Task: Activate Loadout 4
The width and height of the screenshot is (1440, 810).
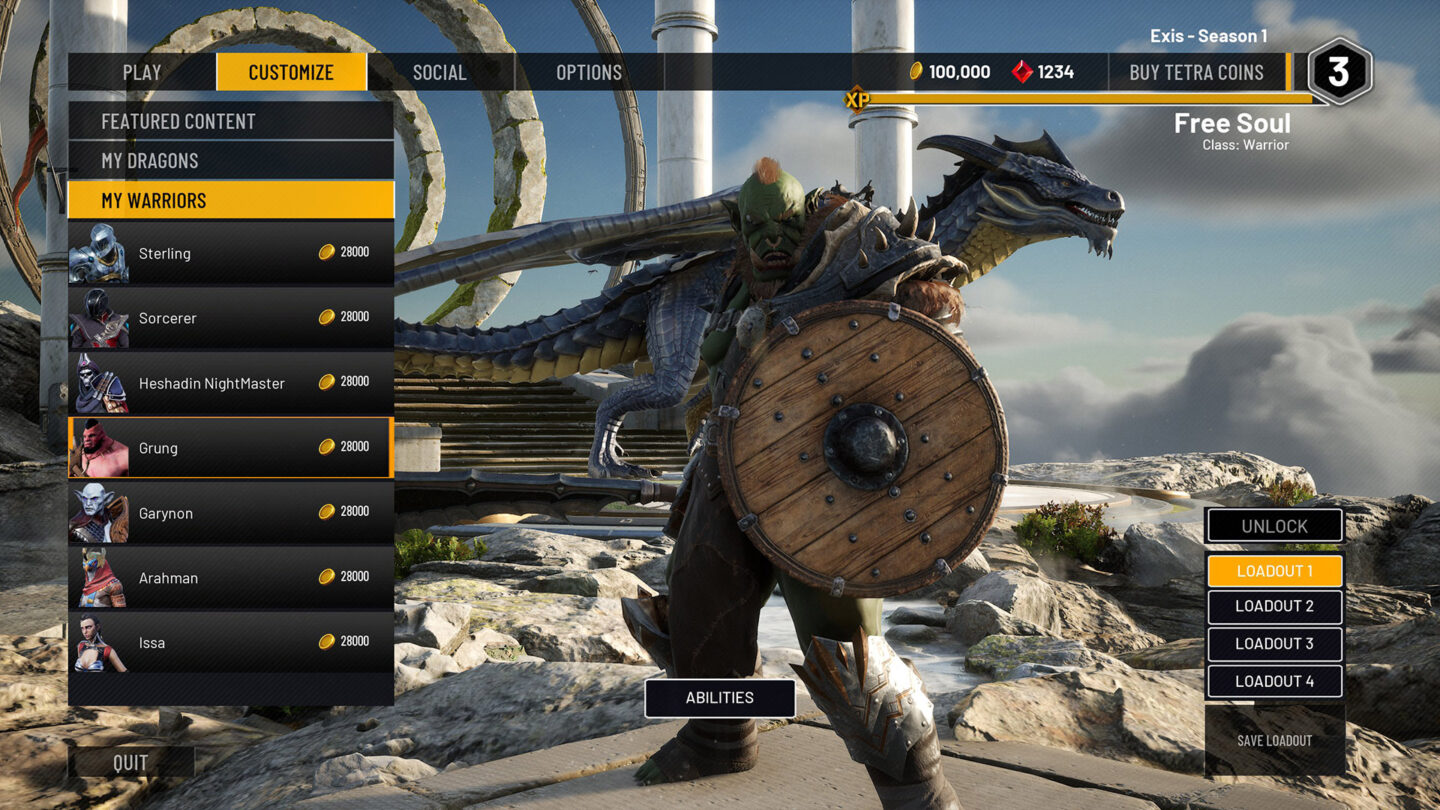Action: pos(1274,680)
